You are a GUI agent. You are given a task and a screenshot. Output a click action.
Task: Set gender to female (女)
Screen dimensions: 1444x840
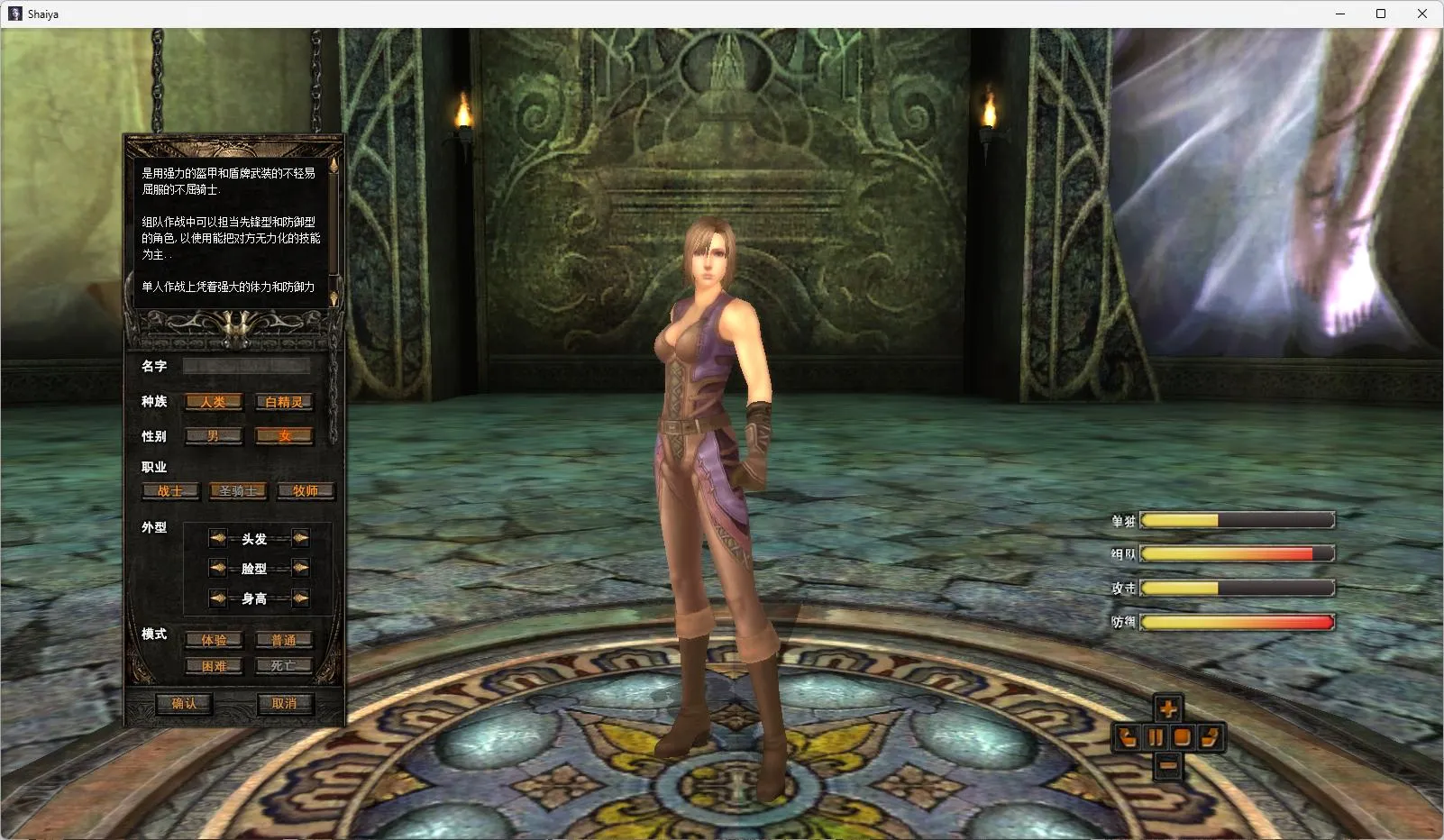tap(284, 436)
